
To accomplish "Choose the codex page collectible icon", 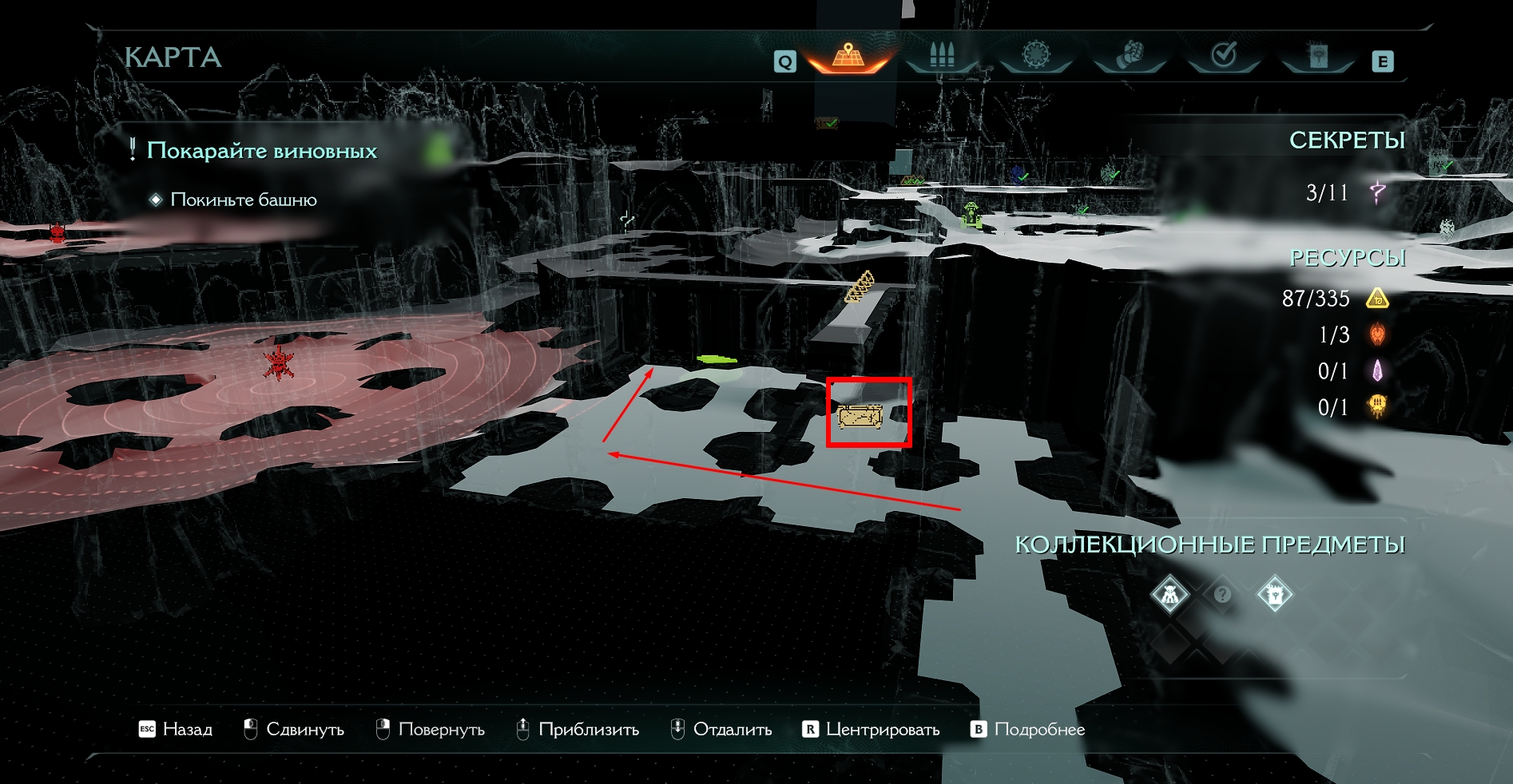I will click(x=1274, y=595).
